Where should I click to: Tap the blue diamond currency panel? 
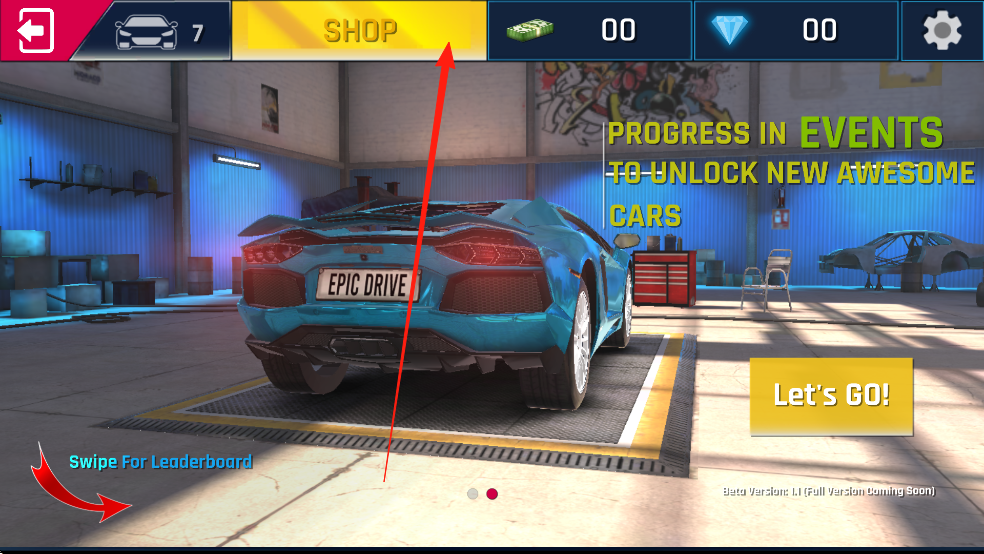(x=795, y=31)
